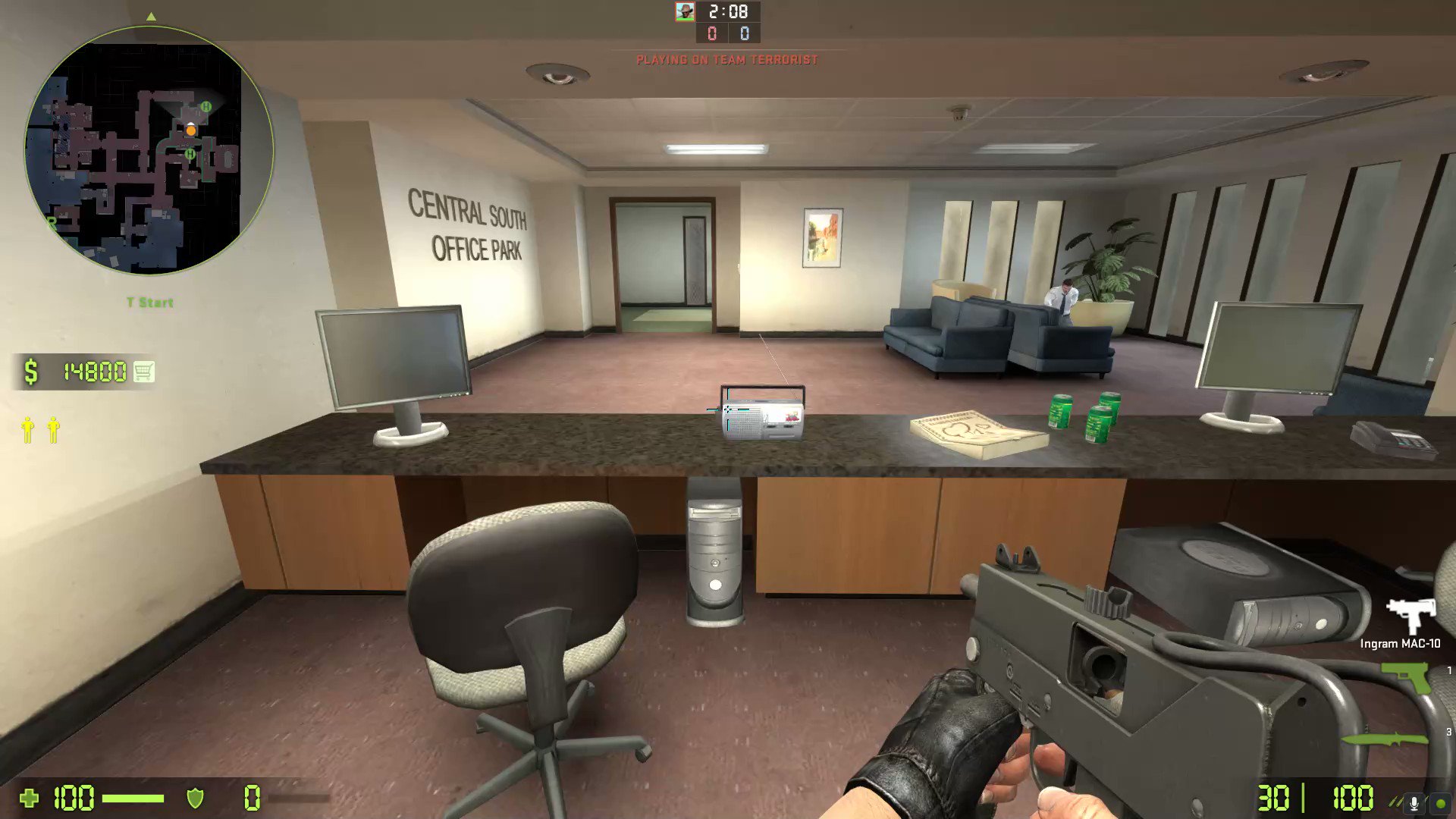Click the player avatar in the top scoreboard

point(685,12)
